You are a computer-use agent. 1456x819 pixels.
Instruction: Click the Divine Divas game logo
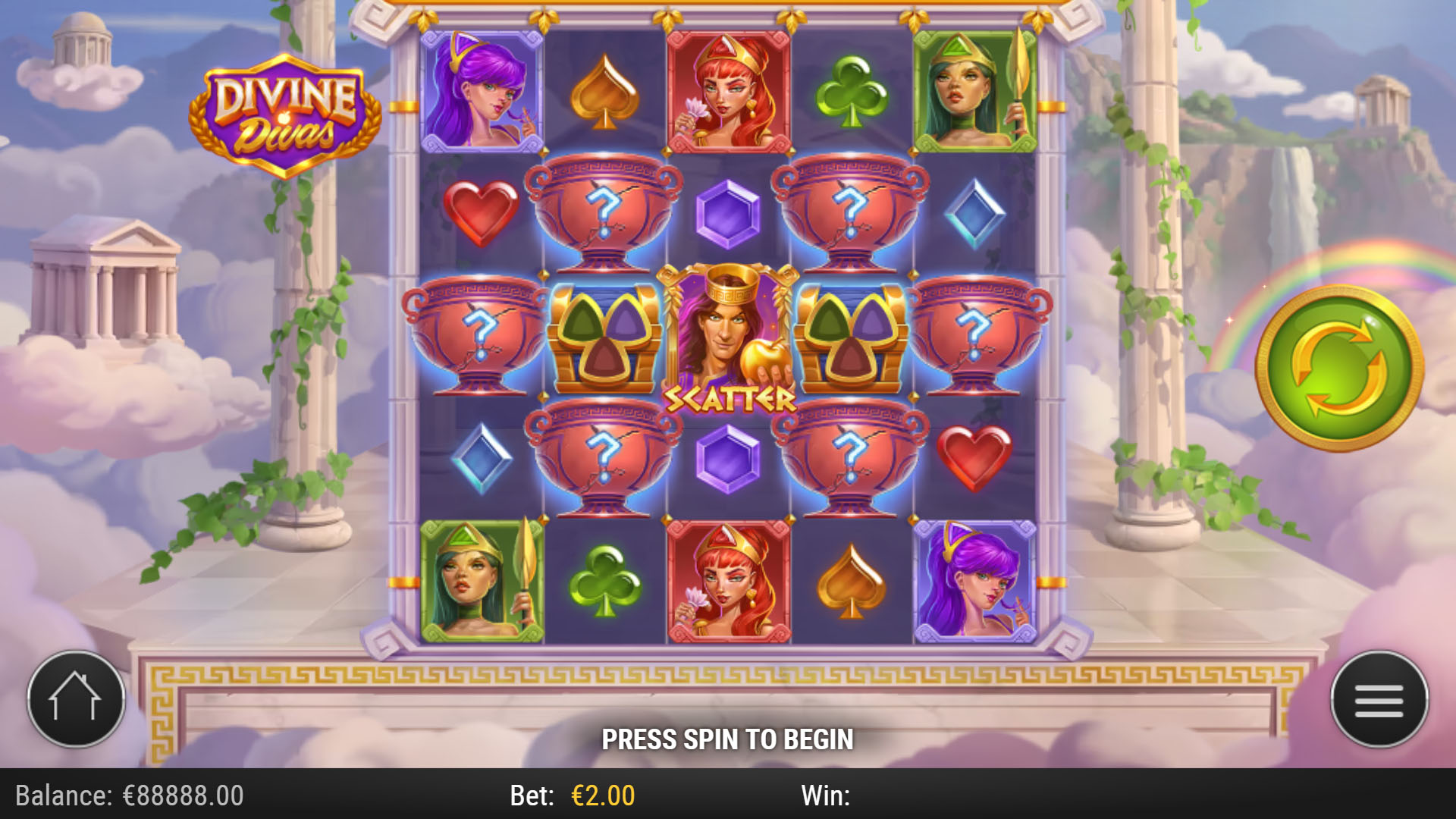point(284,114)
